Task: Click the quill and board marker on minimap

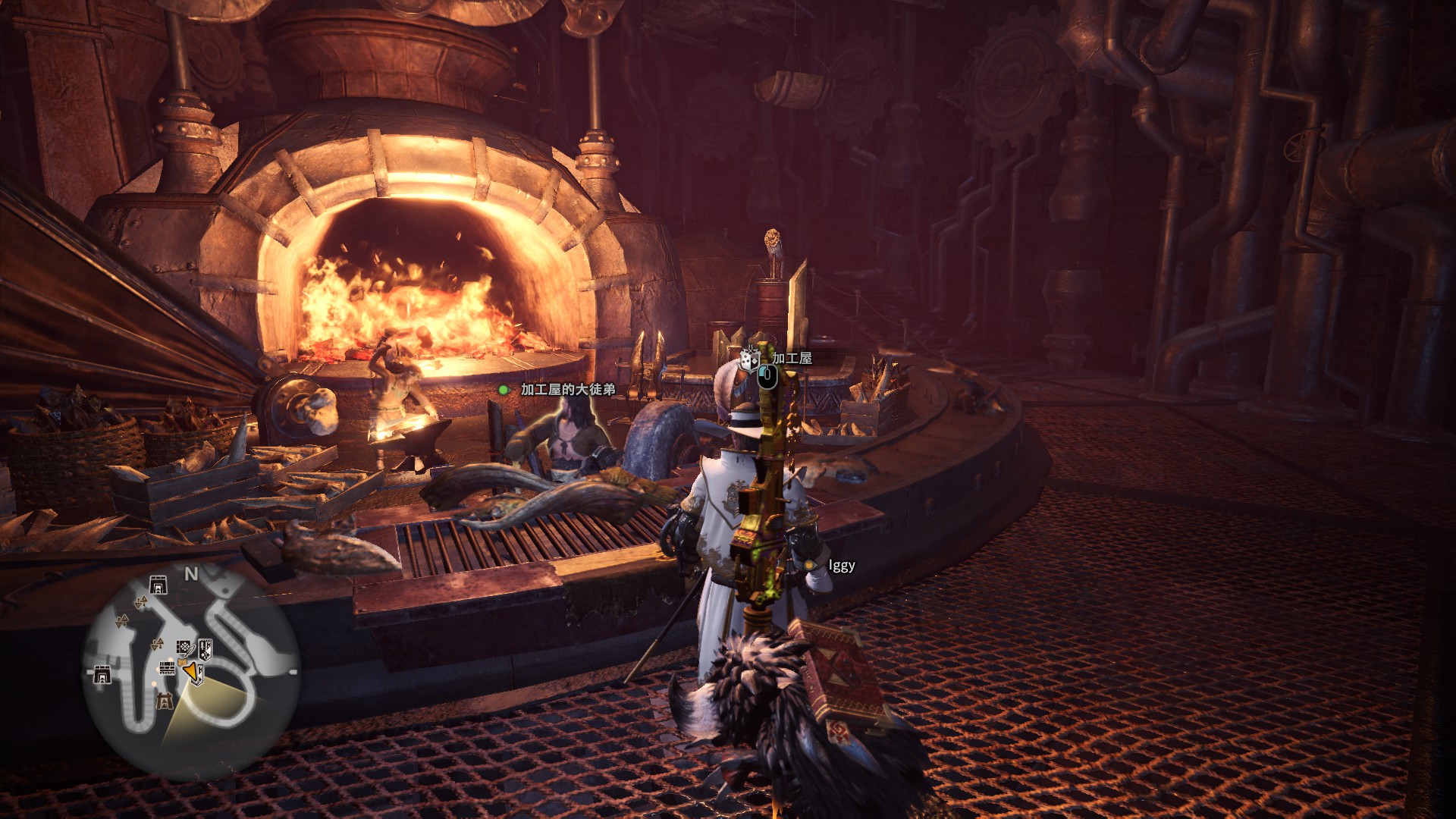Action: 185,647
